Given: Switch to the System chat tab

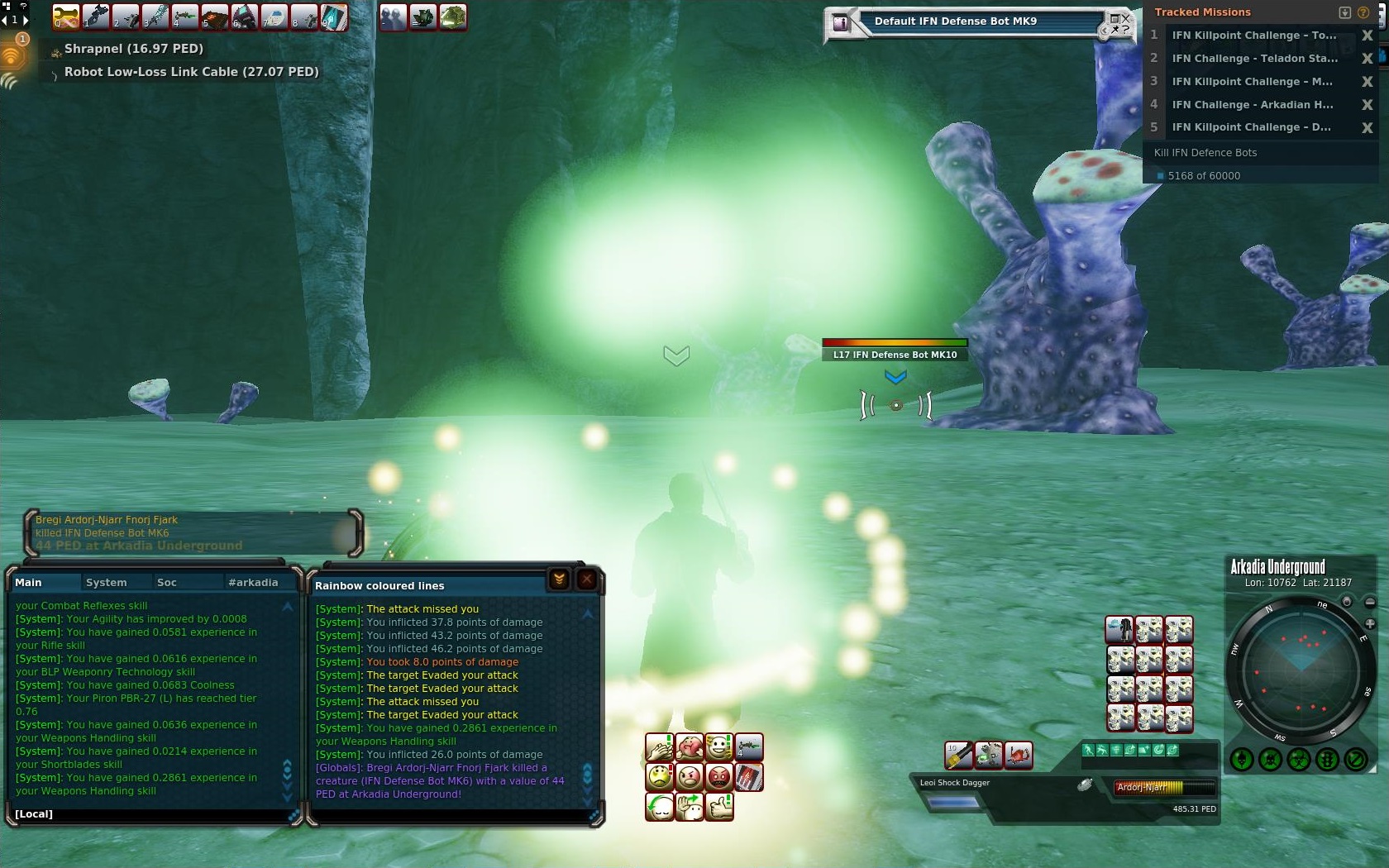Looking at the screenshot, I should pos(107,582).
